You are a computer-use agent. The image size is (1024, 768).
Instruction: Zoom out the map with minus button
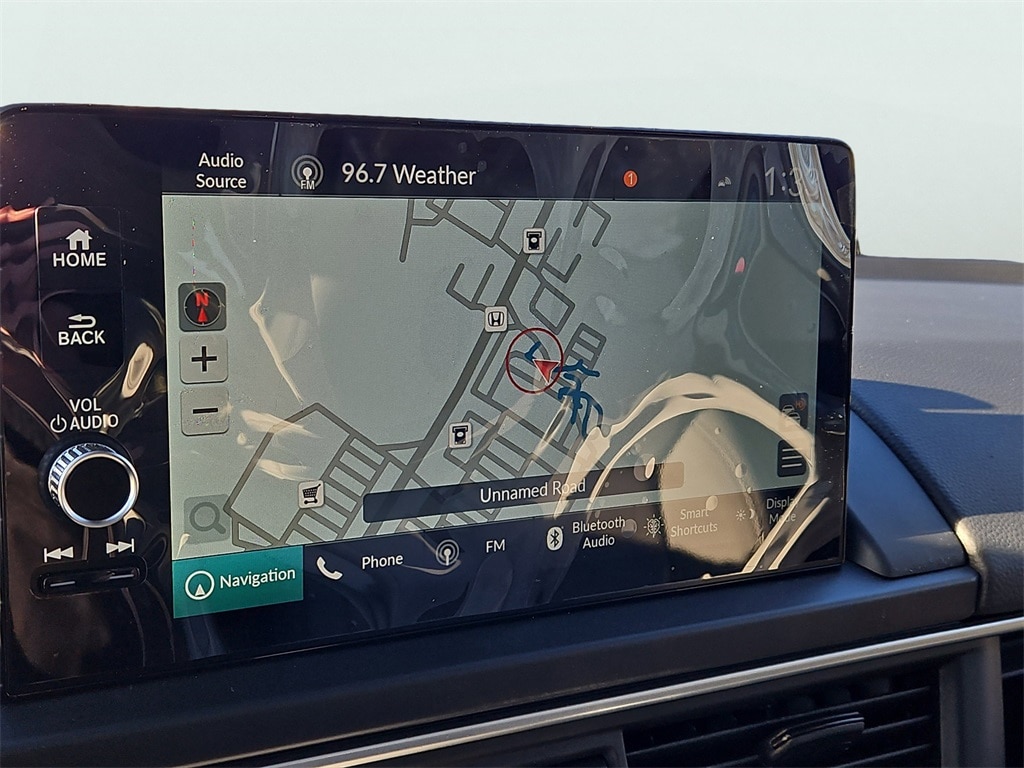[x=204, y=411]
